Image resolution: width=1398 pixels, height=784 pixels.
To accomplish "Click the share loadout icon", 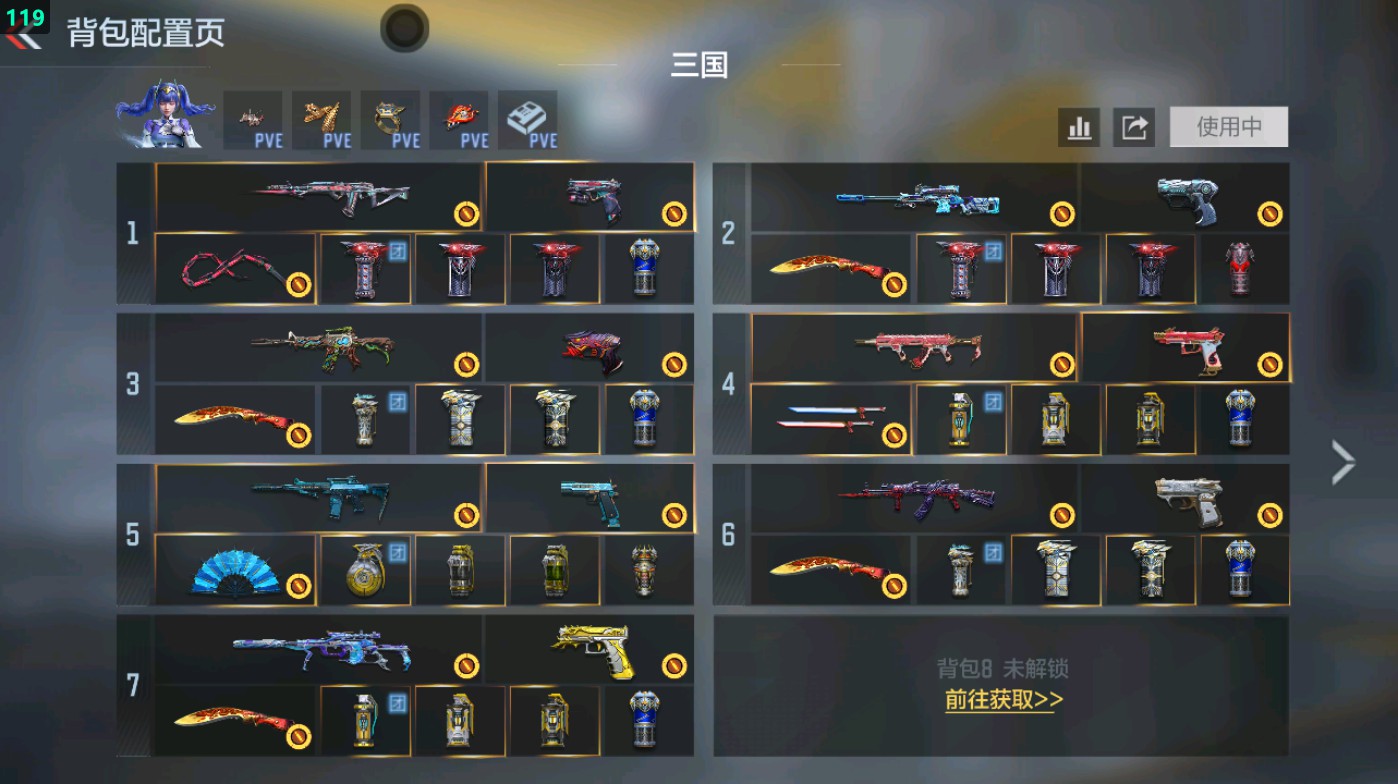I will (x=1134, y=127).
